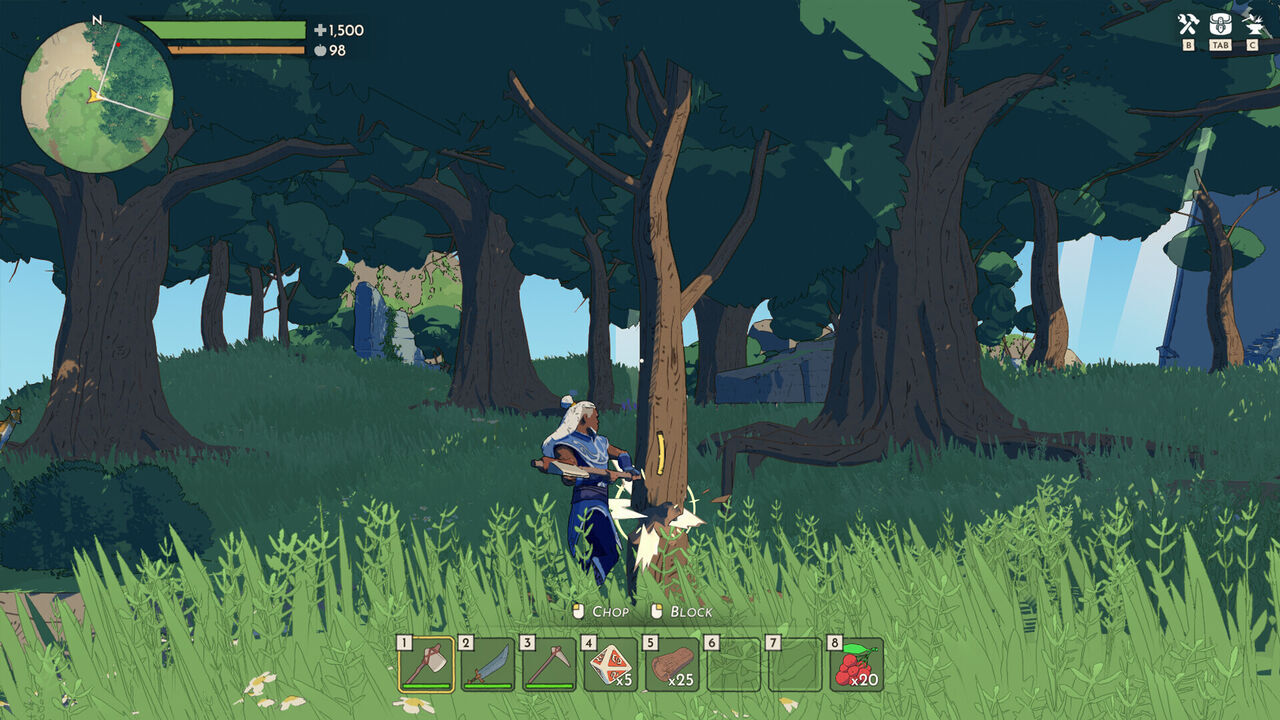Viewport: 1280px width, 720px height.
Task: Select the dice item in slot 4
Action: click(613, 664)
